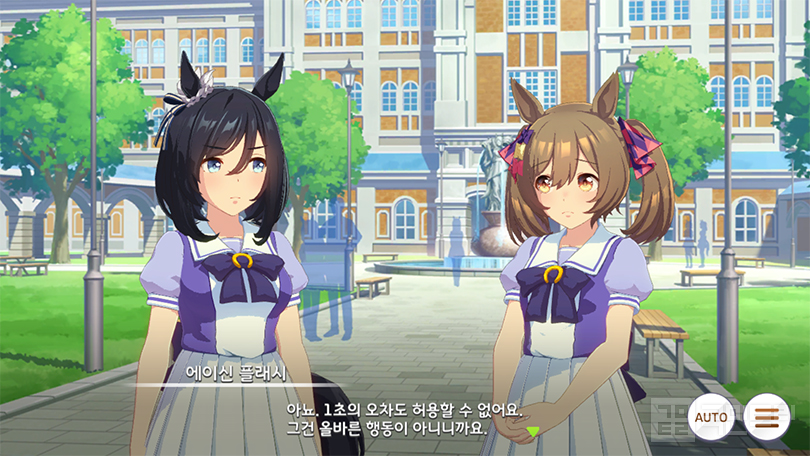Image resolution: width=810 pixels, height=456 pixels.
Task: Open the three-line story menu button
Action: coord(766,416)
